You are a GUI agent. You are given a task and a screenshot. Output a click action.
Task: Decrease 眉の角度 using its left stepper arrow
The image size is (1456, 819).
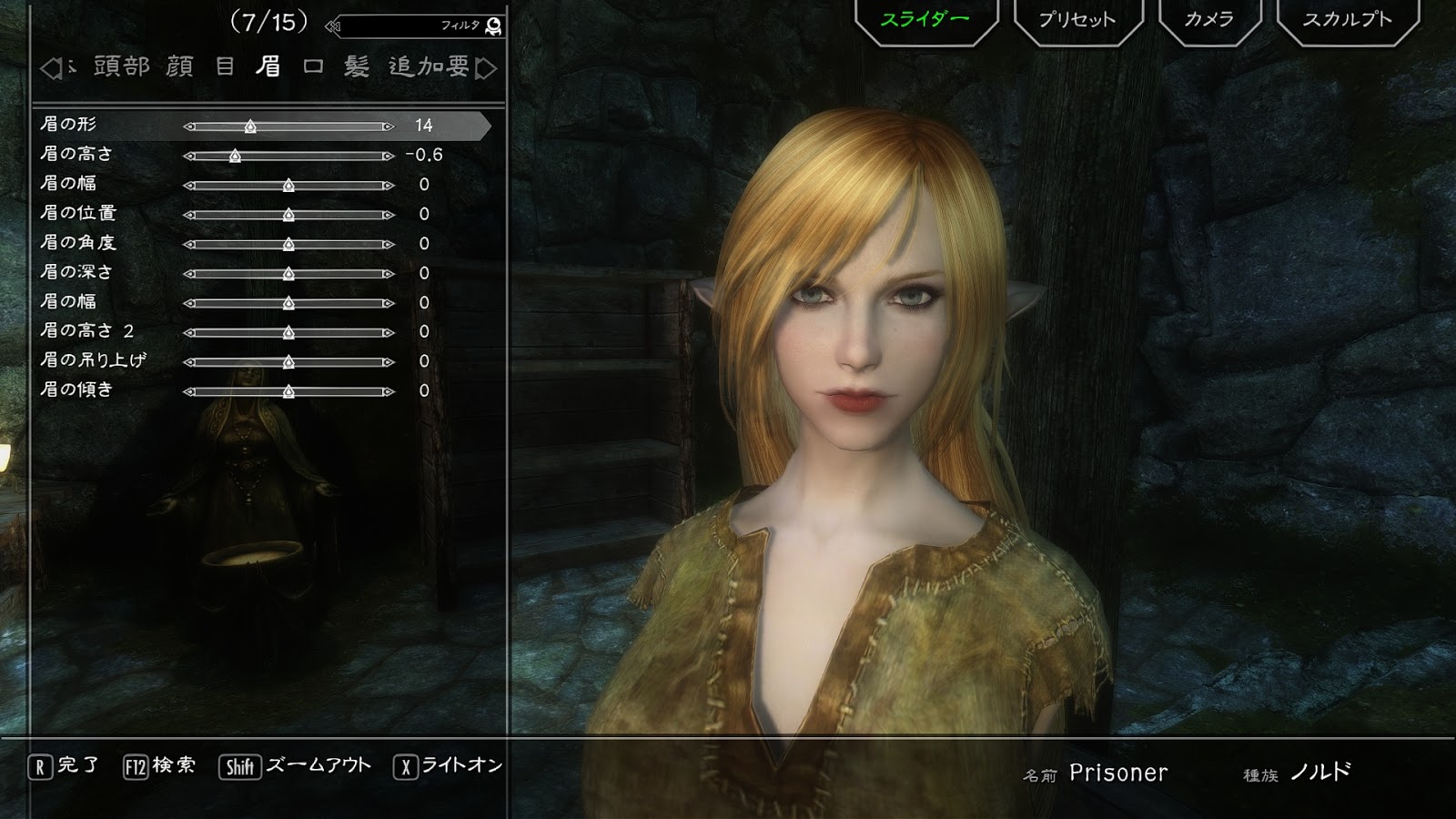click(188, 244)
